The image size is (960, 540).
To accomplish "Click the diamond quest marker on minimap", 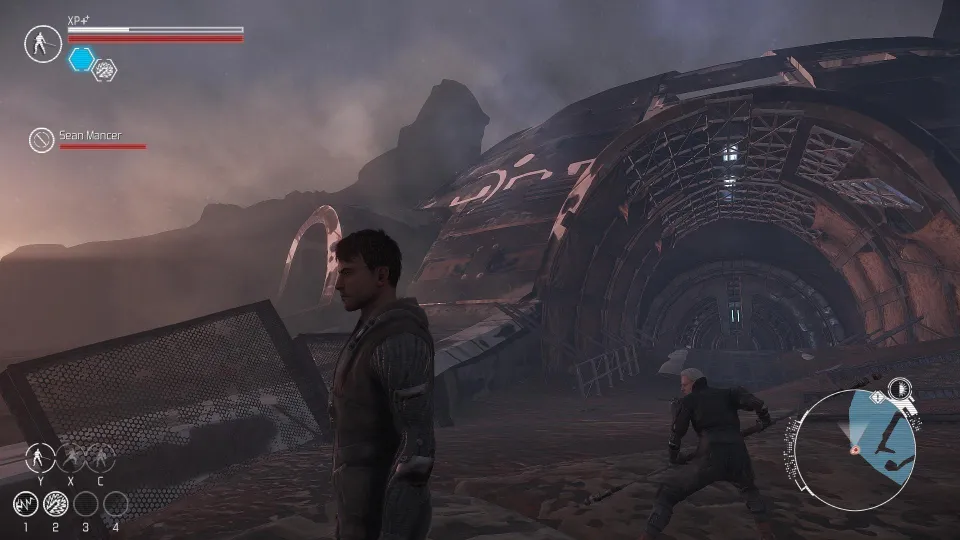I will [x=877, y=397].
